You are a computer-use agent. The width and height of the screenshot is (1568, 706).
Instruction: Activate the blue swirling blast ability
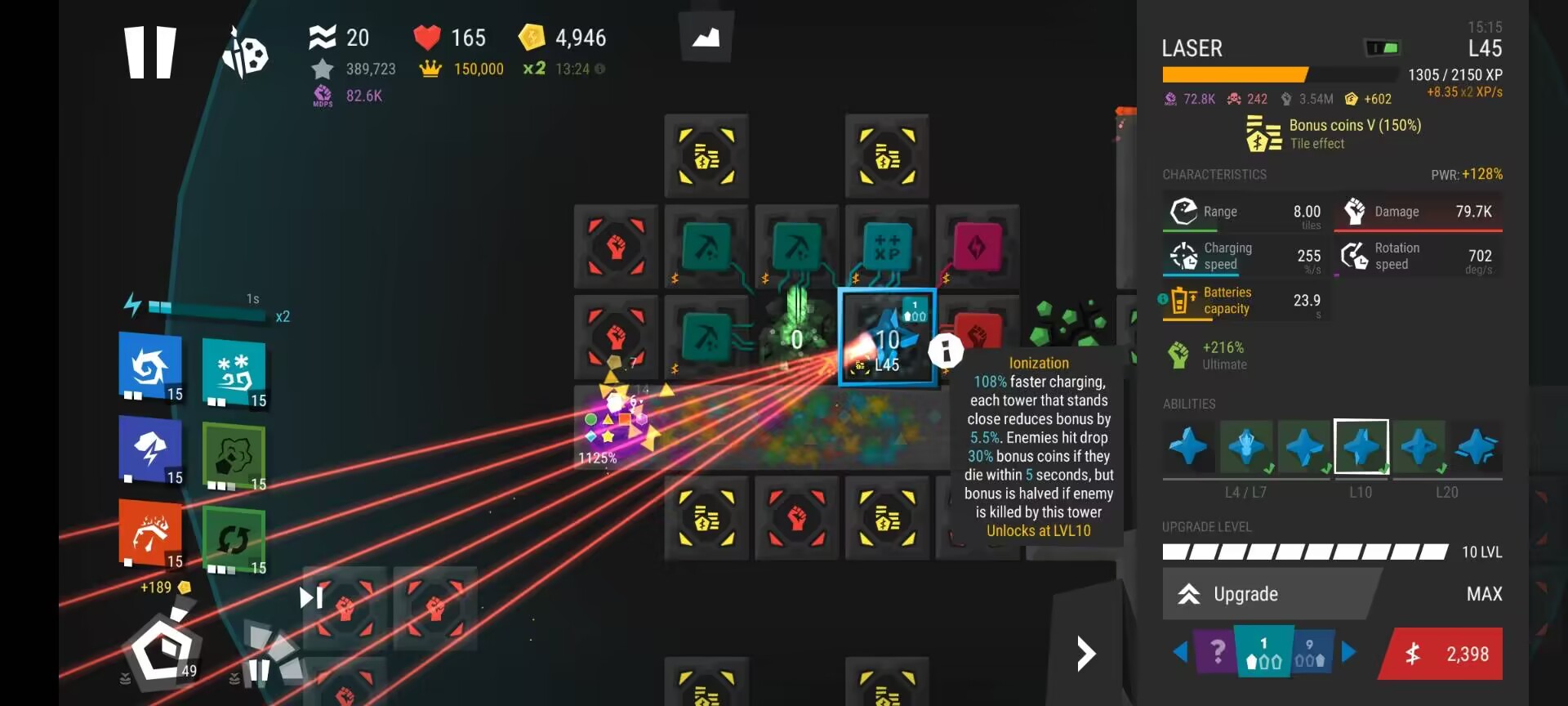(x=150, y=367)
